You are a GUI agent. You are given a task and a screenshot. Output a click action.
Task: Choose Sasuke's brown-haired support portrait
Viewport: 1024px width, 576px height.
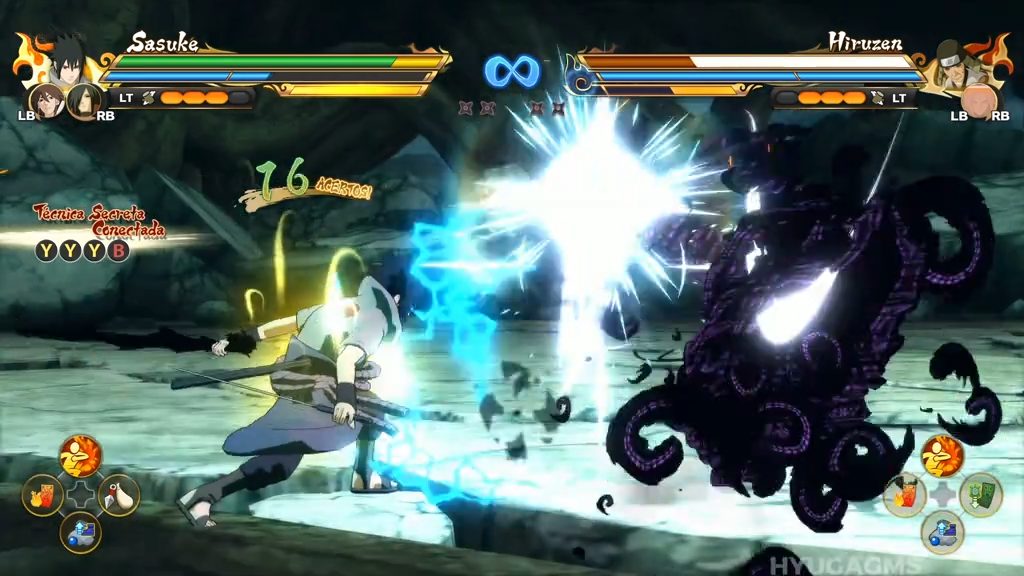tap(45, 100)
